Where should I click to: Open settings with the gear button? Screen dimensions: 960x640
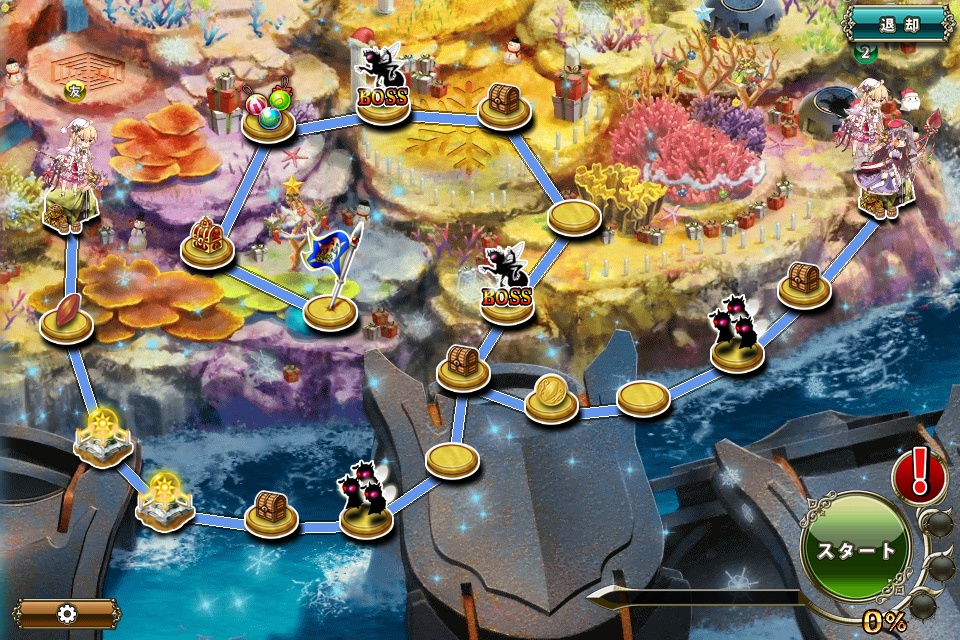tap(65, 613)
